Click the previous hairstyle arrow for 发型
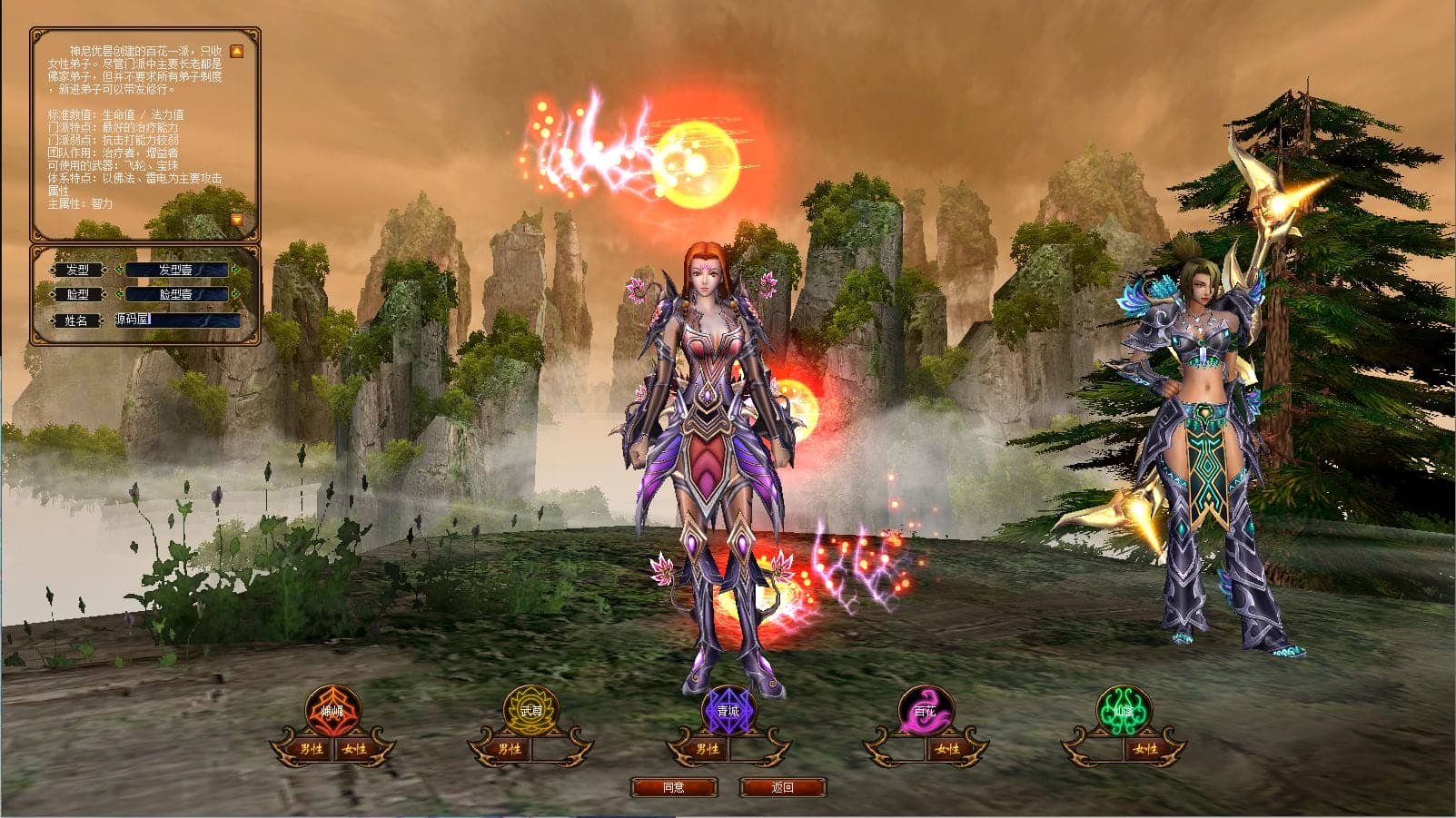 coord(117,270)
